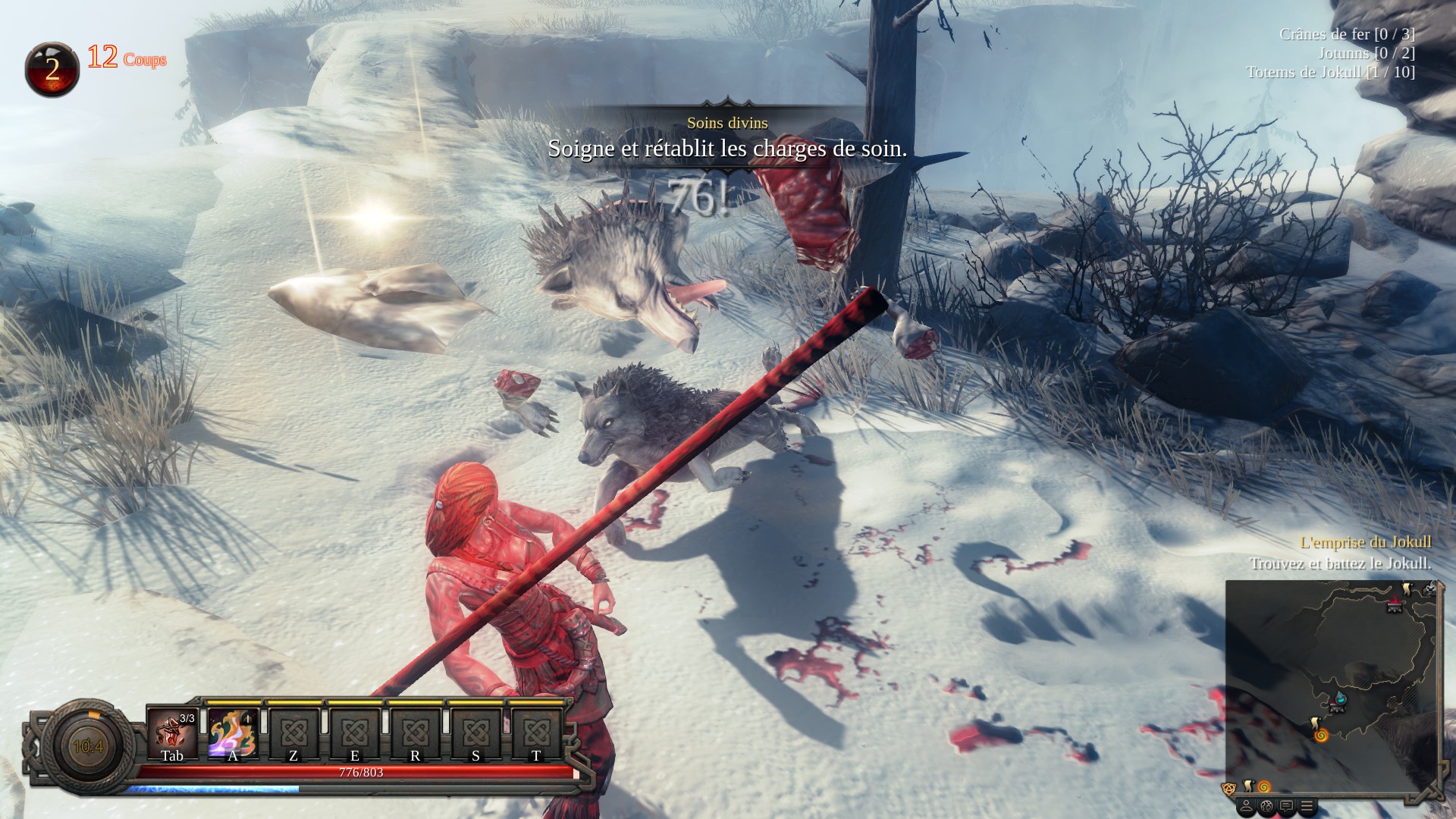This screenshot has width=1456, height=819.
Task: Click the red altar marker on minimap
Action: (1394, 604)
